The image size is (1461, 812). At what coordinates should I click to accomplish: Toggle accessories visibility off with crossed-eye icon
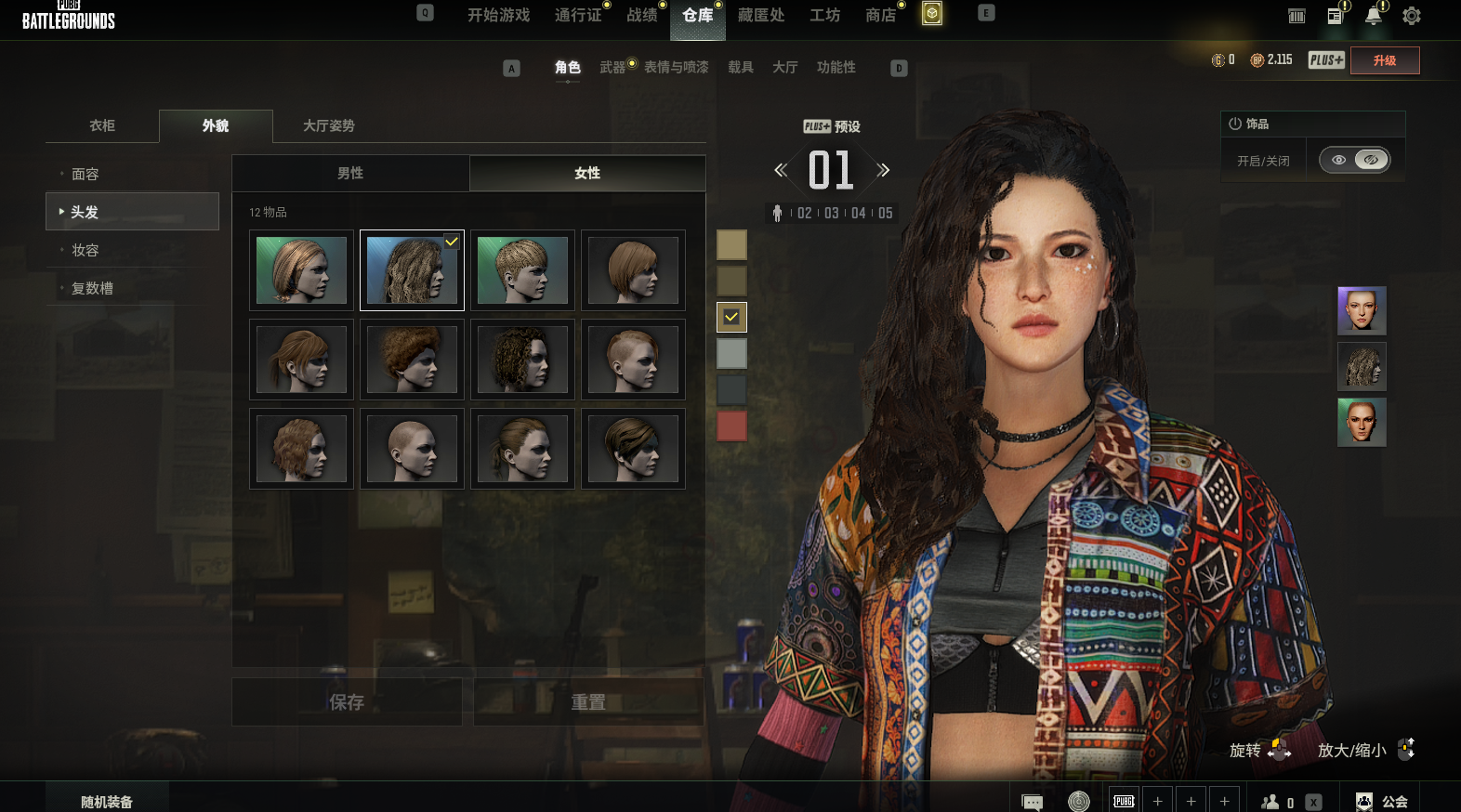click(1371, 160)
